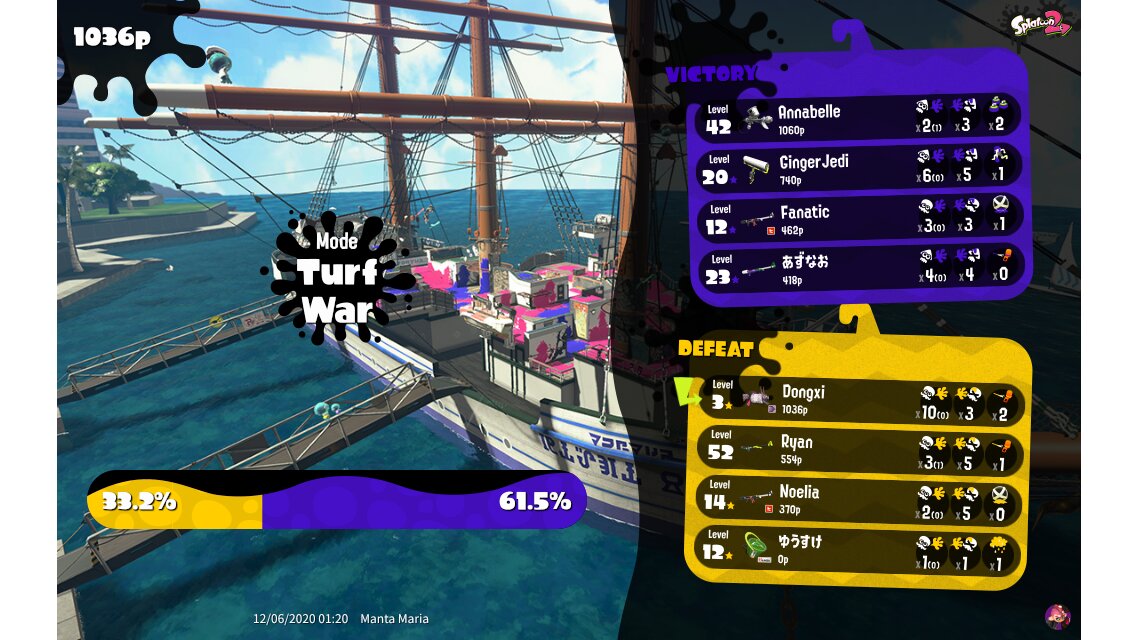Open Fanatic's player result row
This screenshot has height=640, width=1138.
point(858,218)
